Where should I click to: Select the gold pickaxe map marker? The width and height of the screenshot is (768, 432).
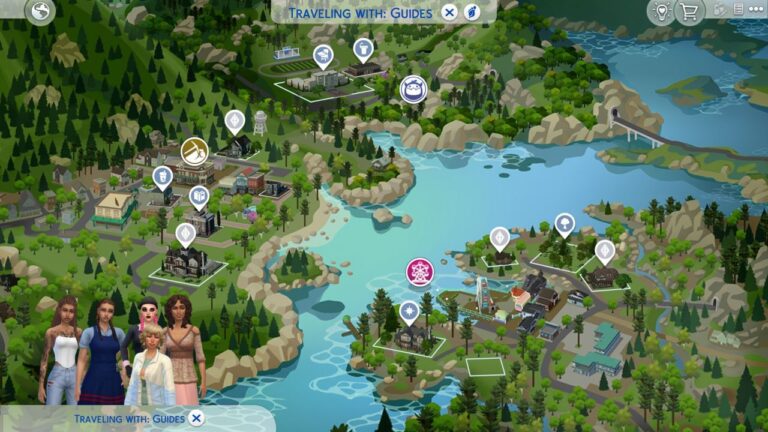click(195, 151)
